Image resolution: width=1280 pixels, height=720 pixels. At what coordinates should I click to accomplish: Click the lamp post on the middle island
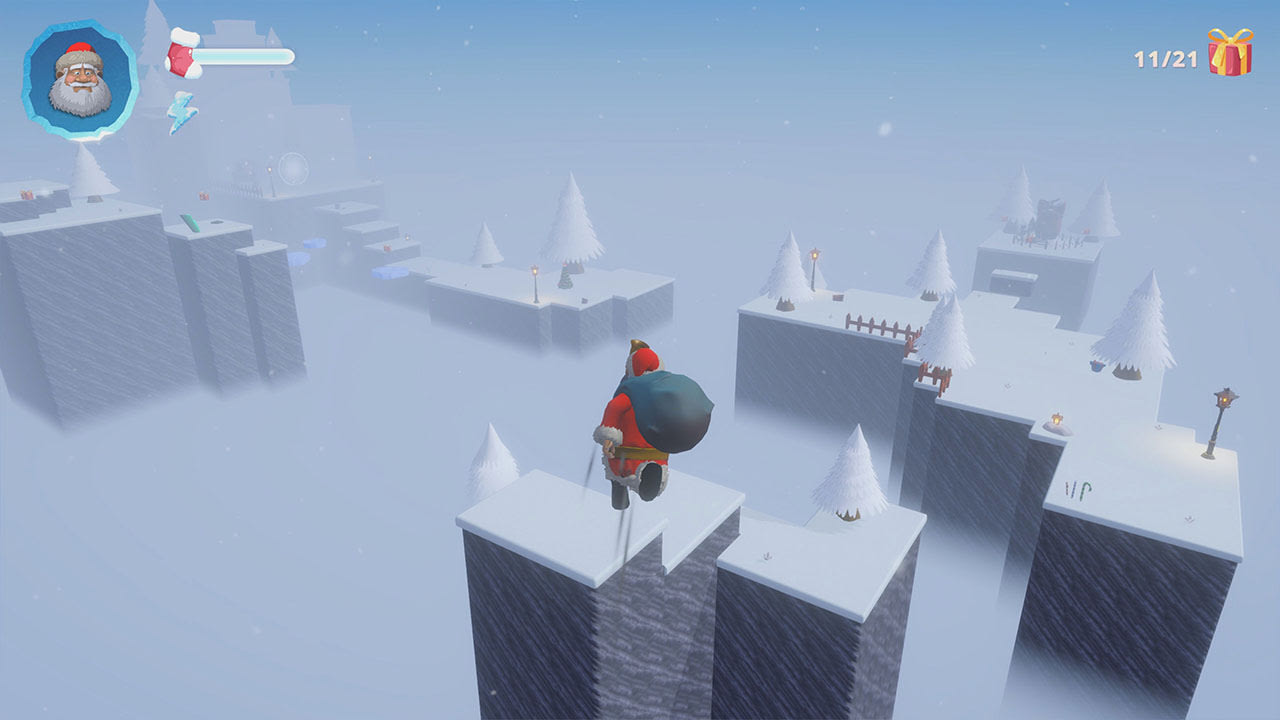535,272
